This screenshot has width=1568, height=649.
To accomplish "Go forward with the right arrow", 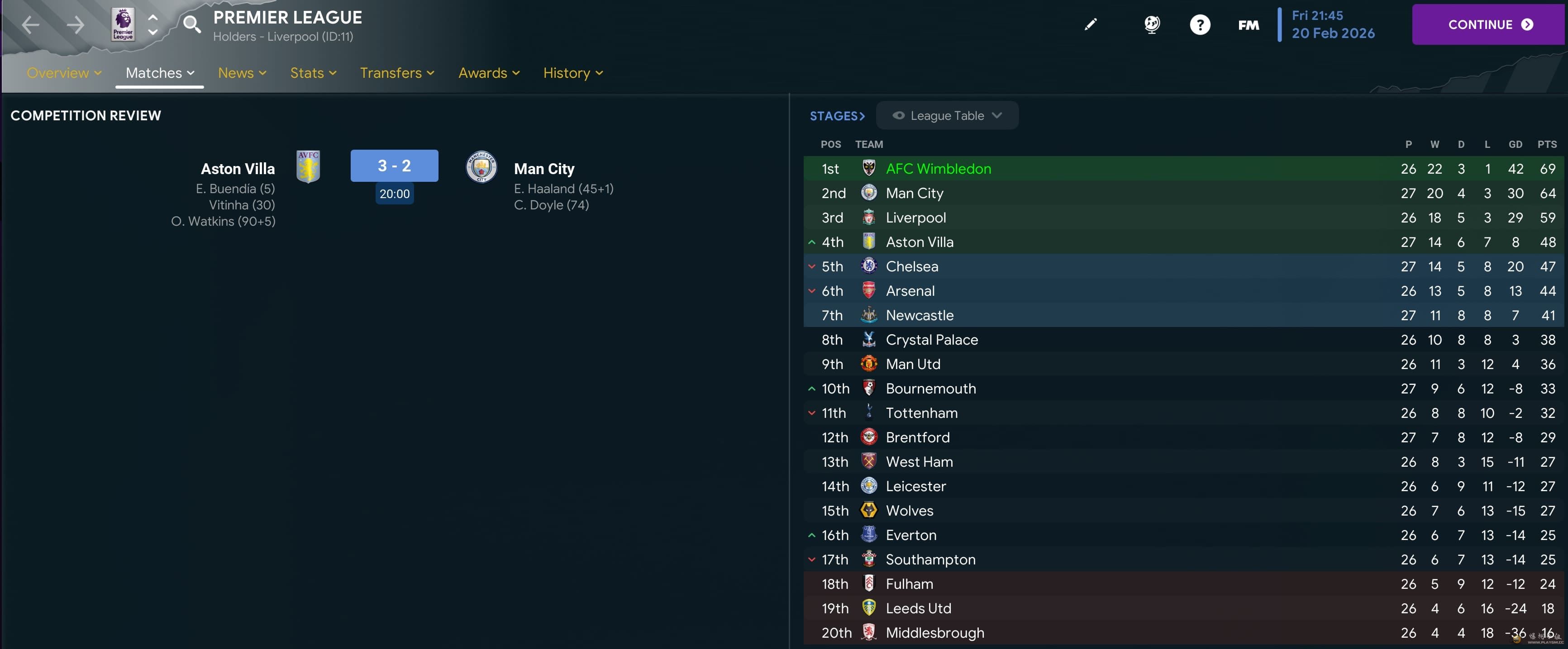I will (x=76, y=25).
